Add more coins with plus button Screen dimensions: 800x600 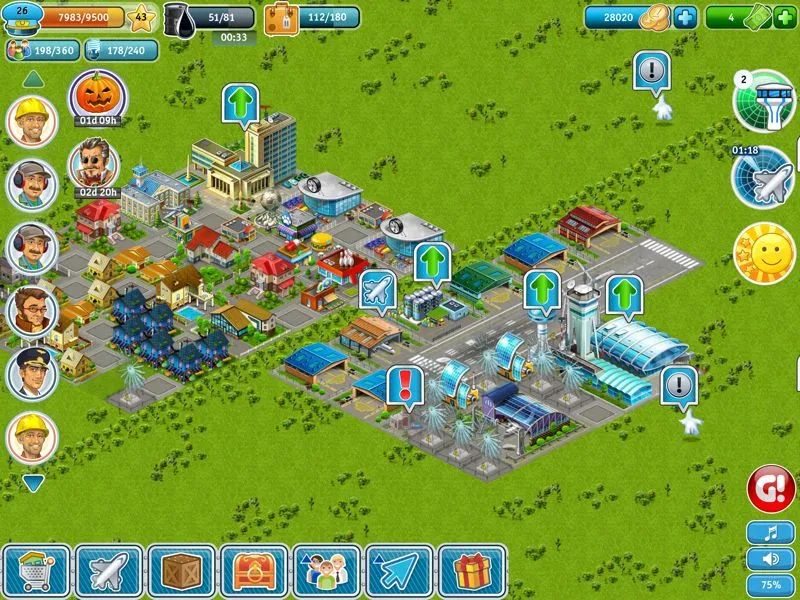click(x=684, y=17)
